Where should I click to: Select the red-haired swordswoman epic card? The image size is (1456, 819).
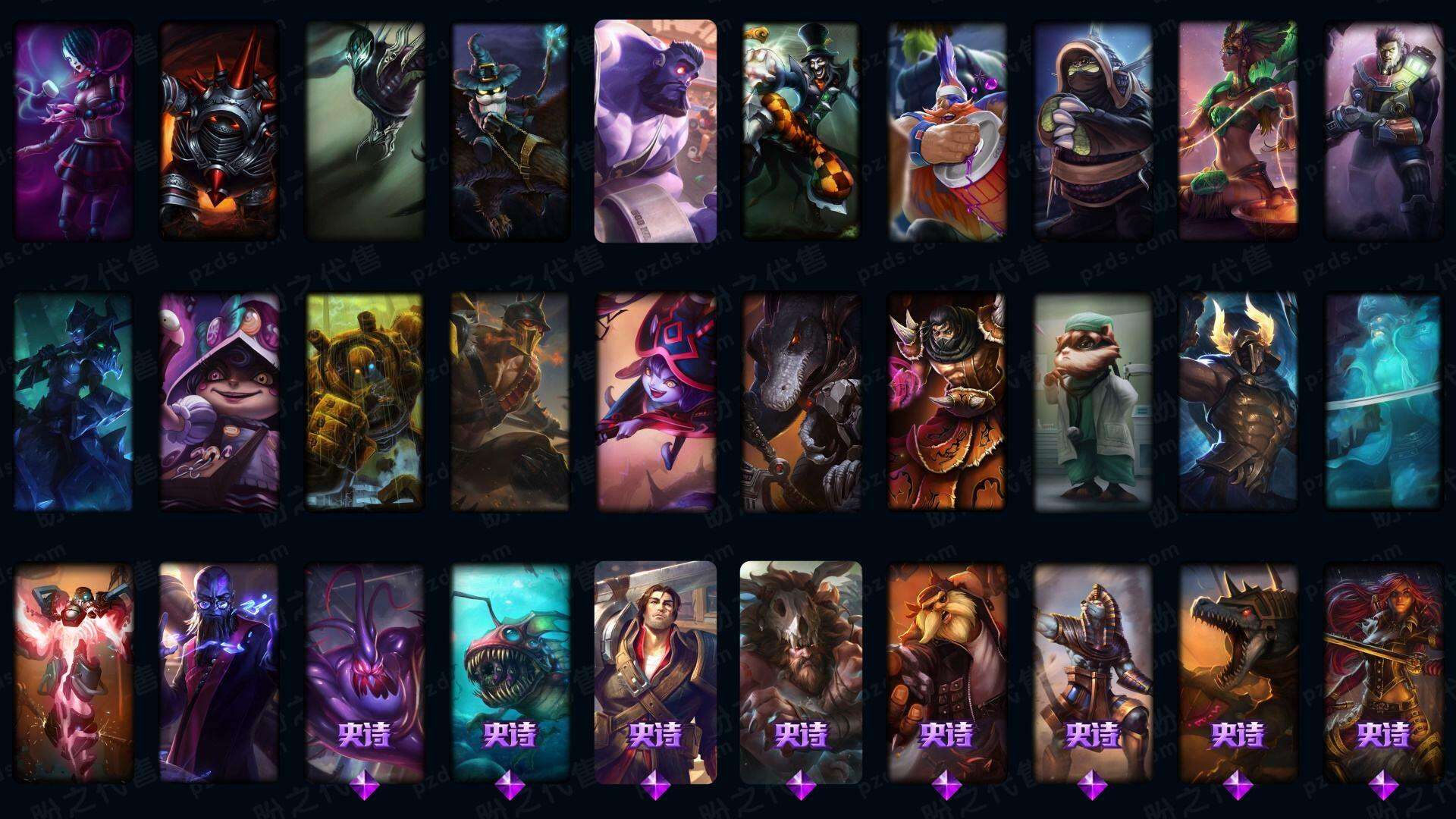click(x=1383, y=672)
